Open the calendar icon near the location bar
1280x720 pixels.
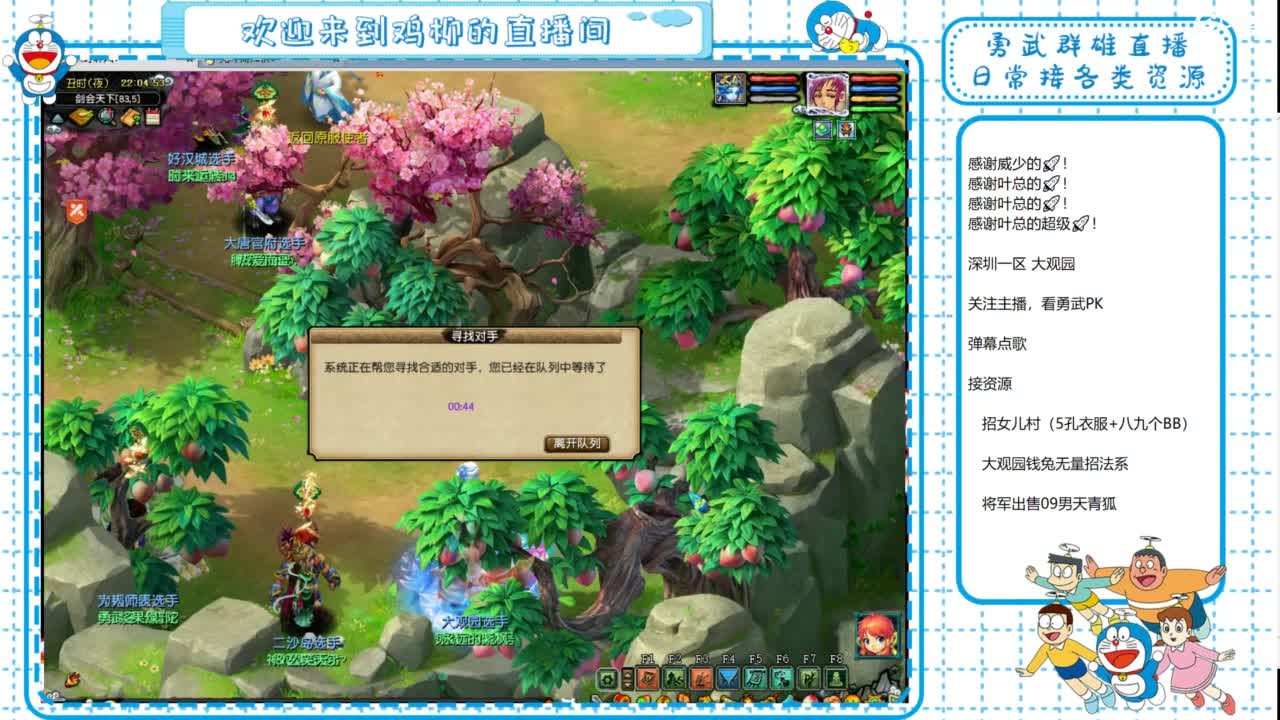click(151, 116)
